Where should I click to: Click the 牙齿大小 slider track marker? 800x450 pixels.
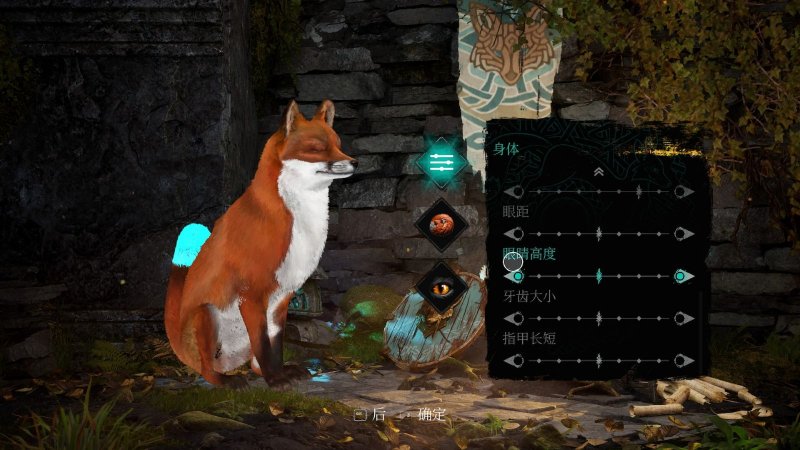(599, 318)
